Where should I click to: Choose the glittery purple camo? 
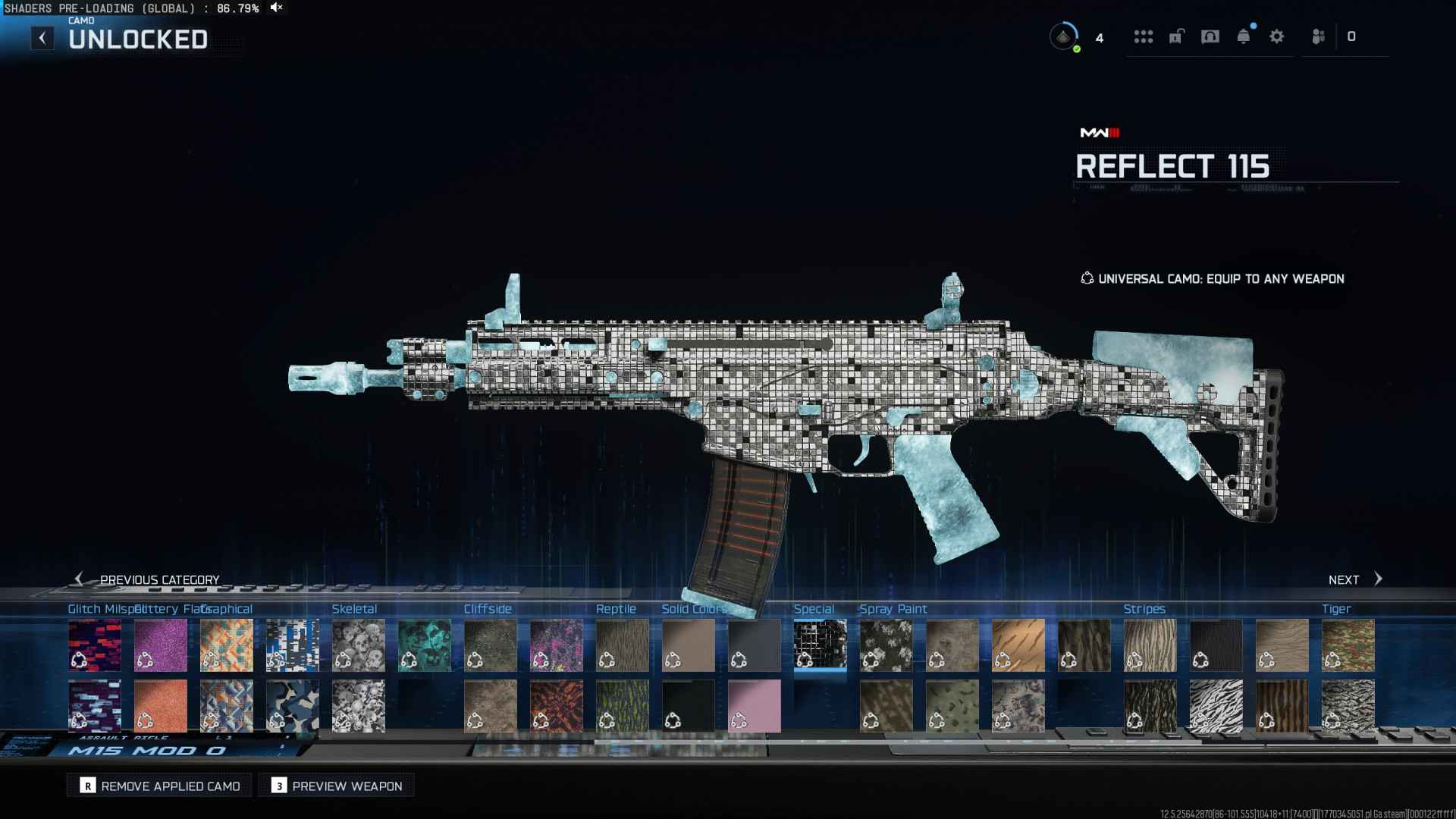[x=161, y=645]
